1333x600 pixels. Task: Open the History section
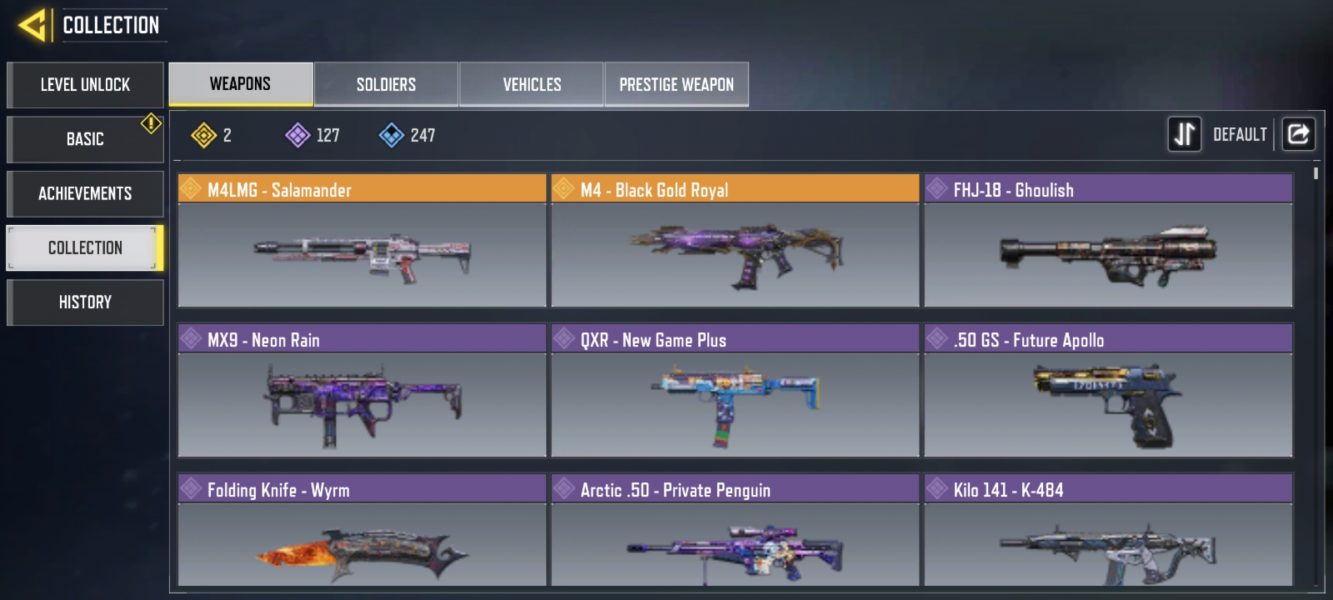[85, 302]
